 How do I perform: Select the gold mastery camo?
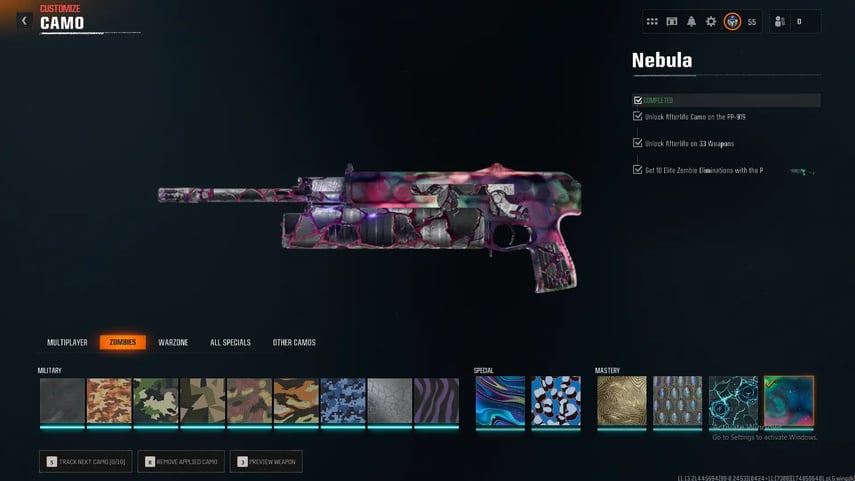coord(622,401)
